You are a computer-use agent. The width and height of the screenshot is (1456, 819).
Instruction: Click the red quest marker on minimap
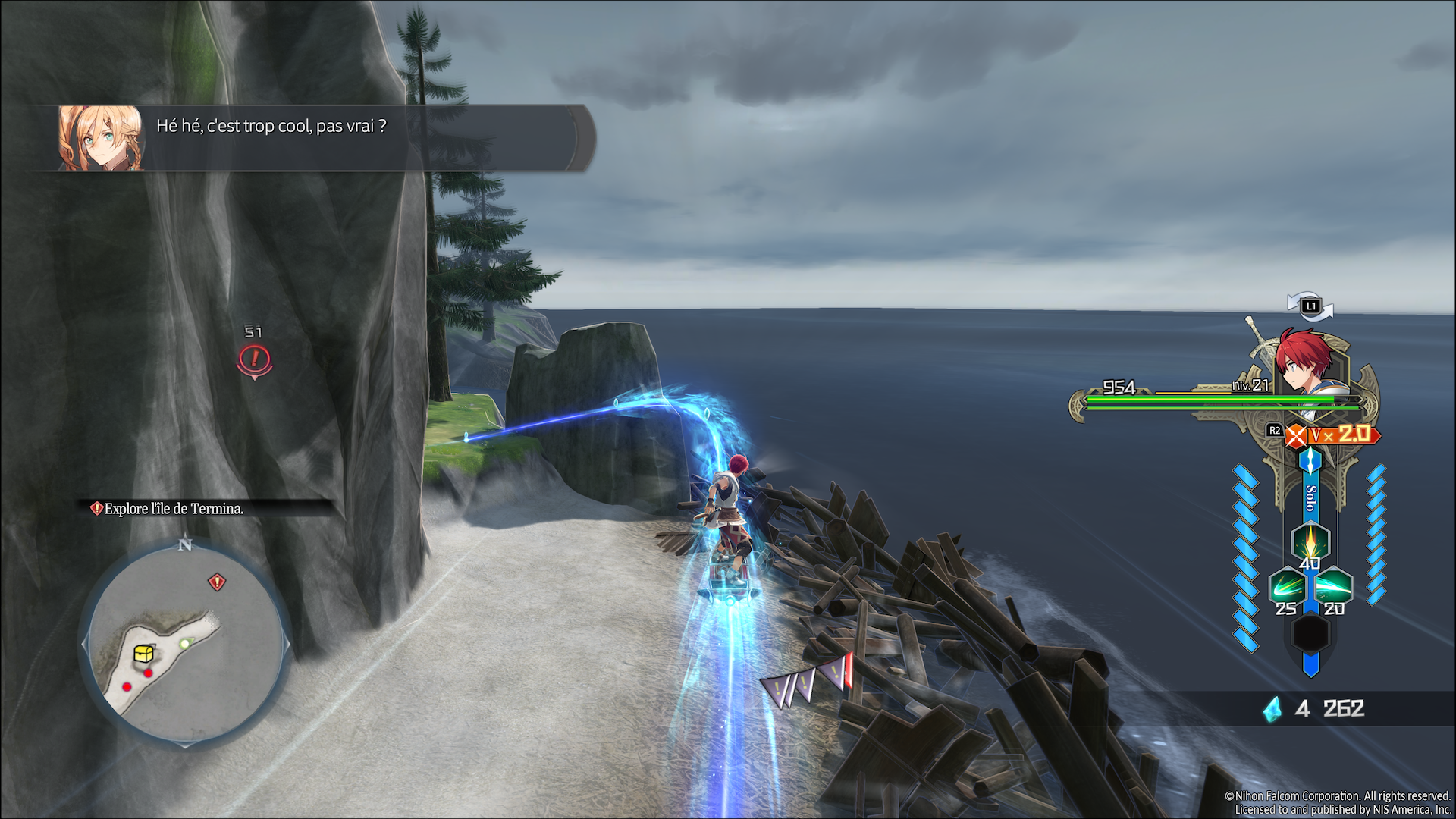[x=217, y=582]
